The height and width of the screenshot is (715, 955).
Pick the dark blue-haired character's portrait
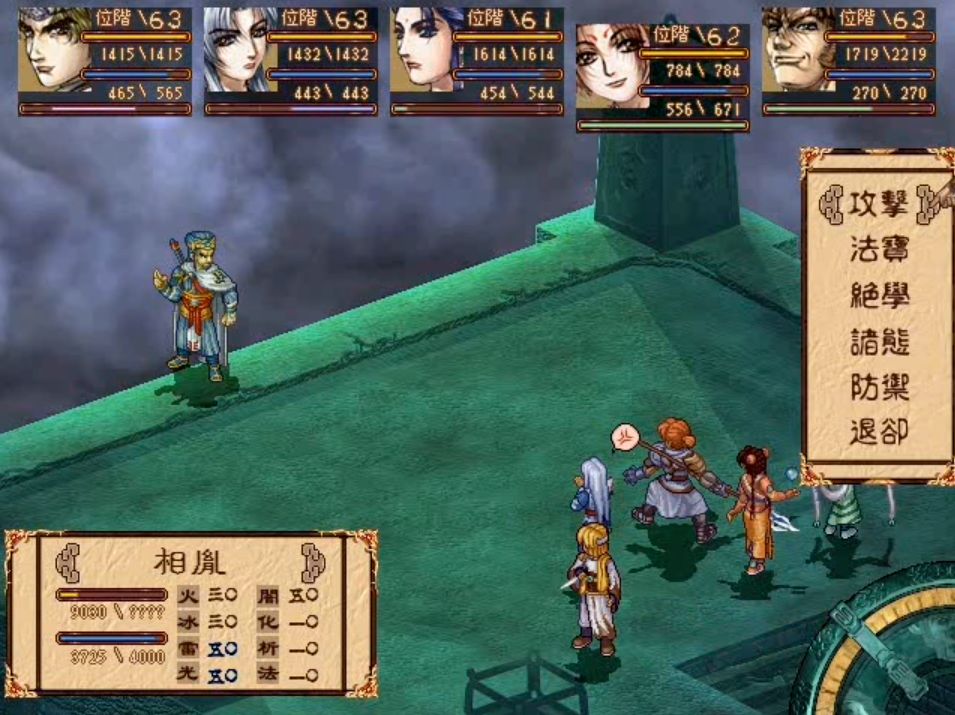(x=421, y=50)
